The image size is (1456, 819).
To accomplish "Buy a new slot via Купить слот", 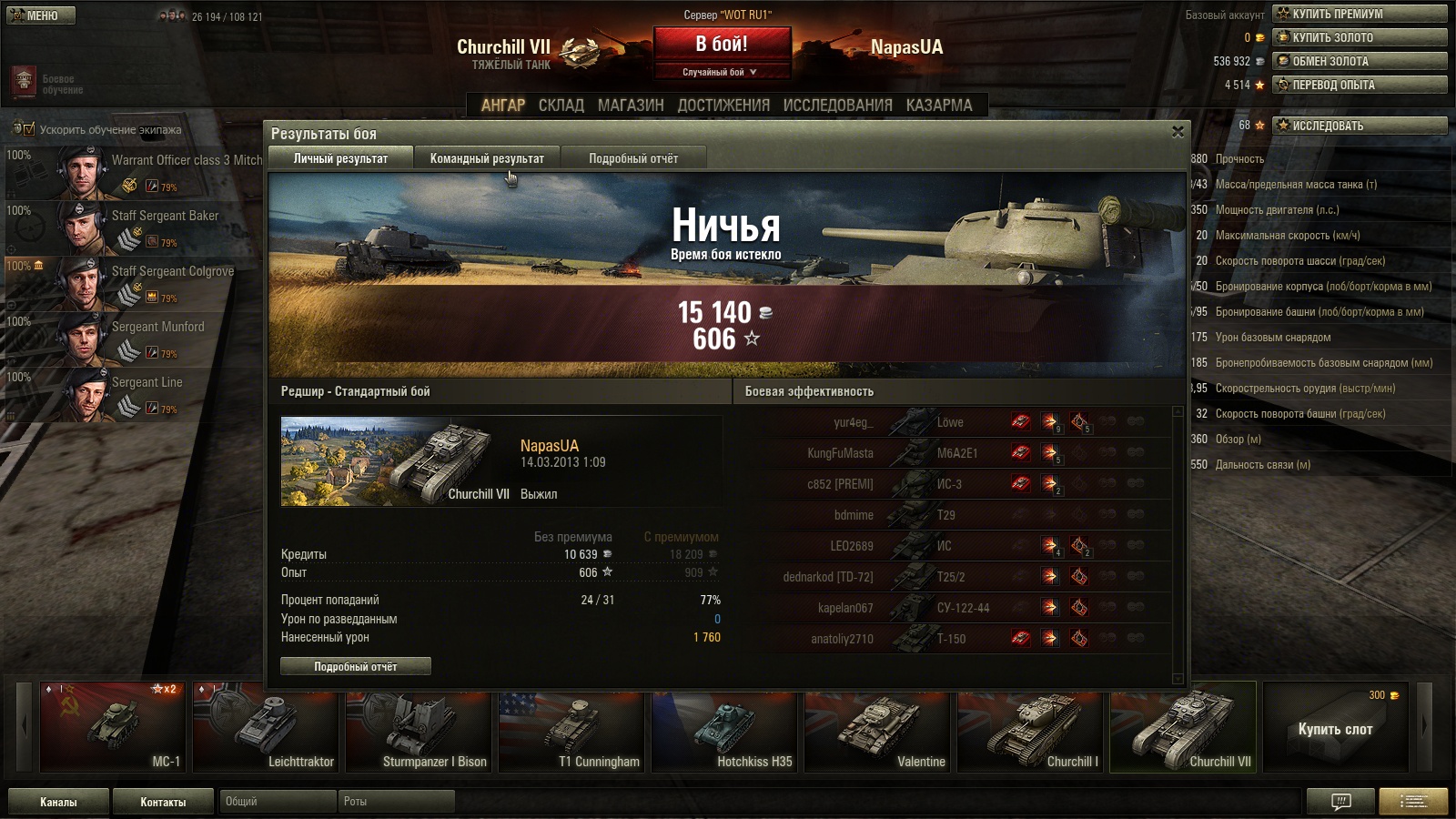I will pos(1335,729).
